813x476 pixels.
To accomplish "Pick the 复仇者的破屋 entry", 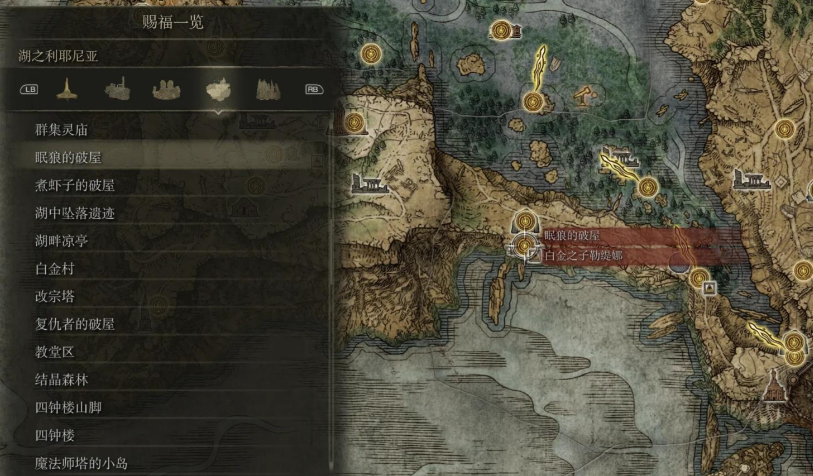I will pos(75,325).
